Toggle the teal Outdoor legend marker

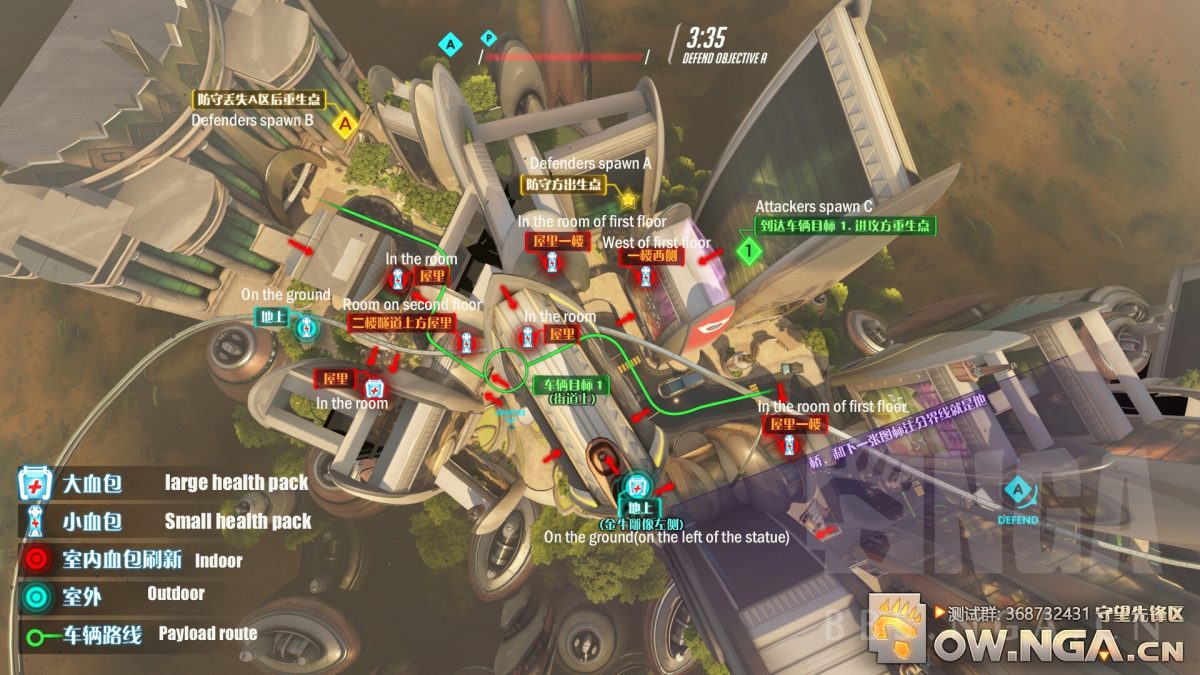(37, 597)
